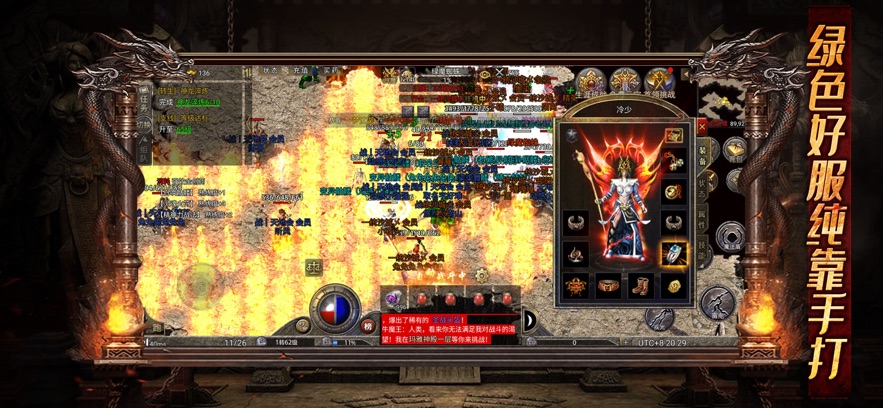Select the equipped helmet slot
Viewport: 883px width, 408px height.
(674, 136)
